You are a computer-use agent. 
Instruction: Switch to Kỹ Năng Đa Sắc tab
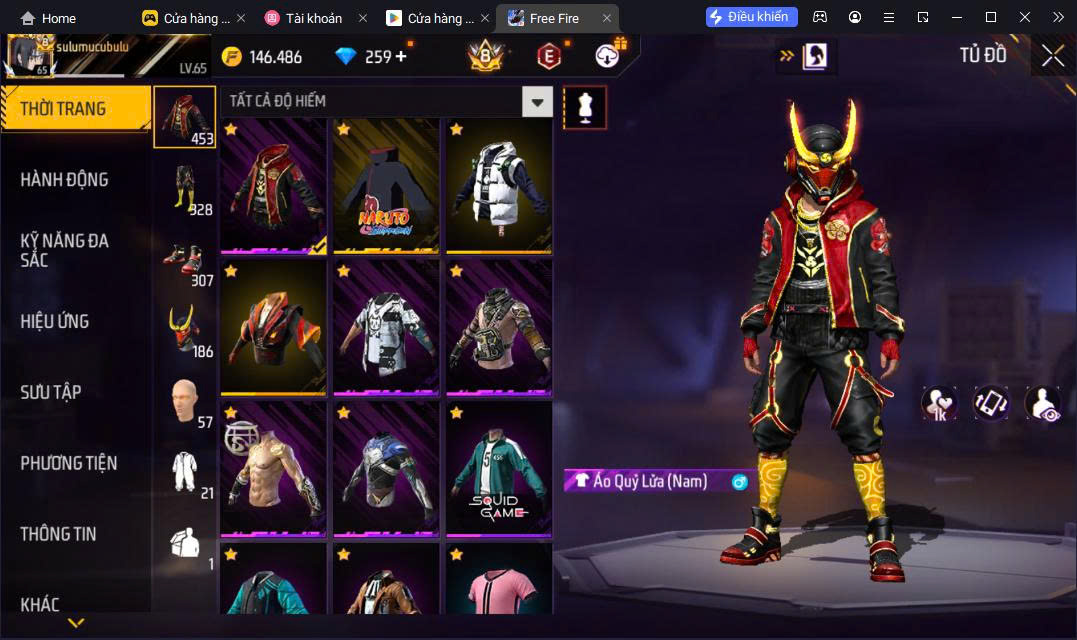(65, 250)
